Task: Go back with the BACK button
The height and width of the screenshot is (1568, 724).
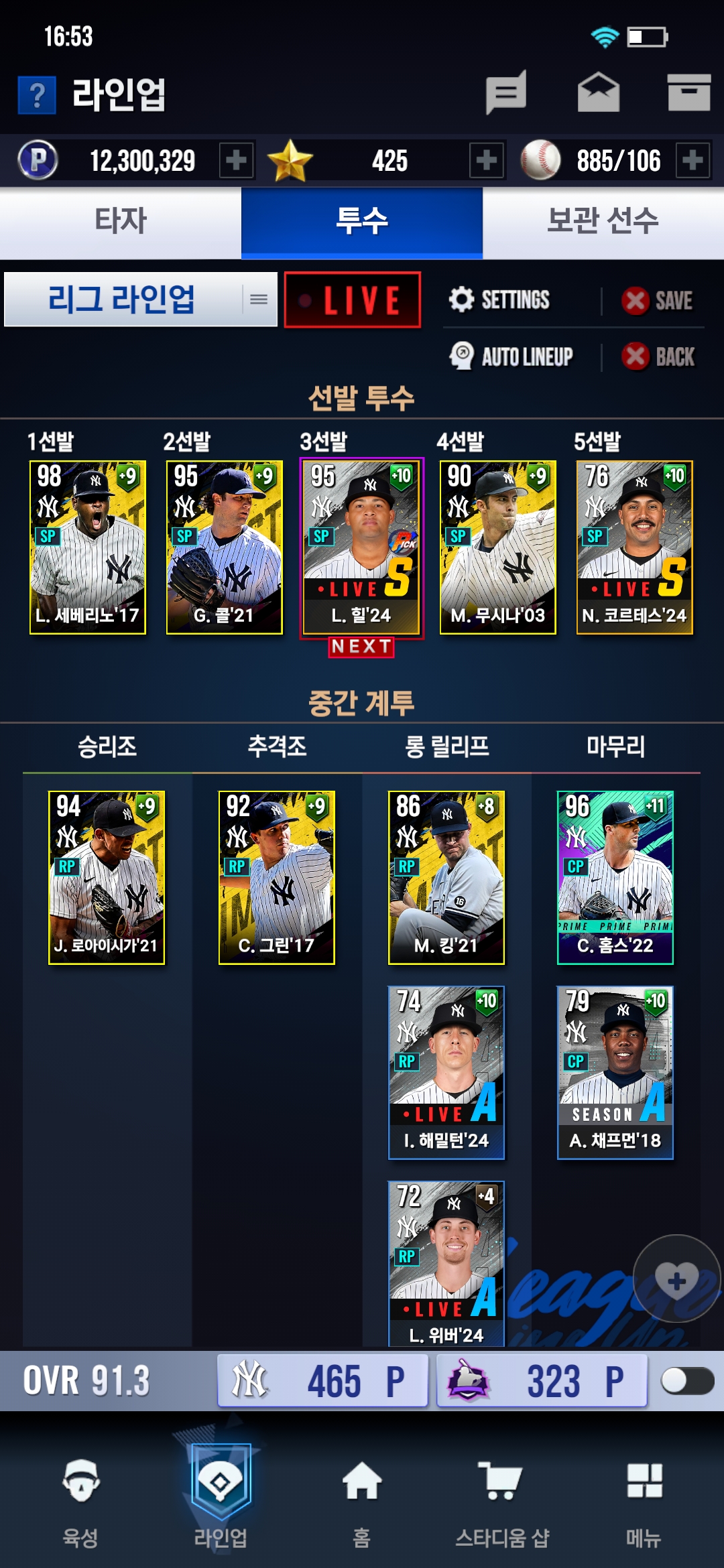Action: pos(658,356)
